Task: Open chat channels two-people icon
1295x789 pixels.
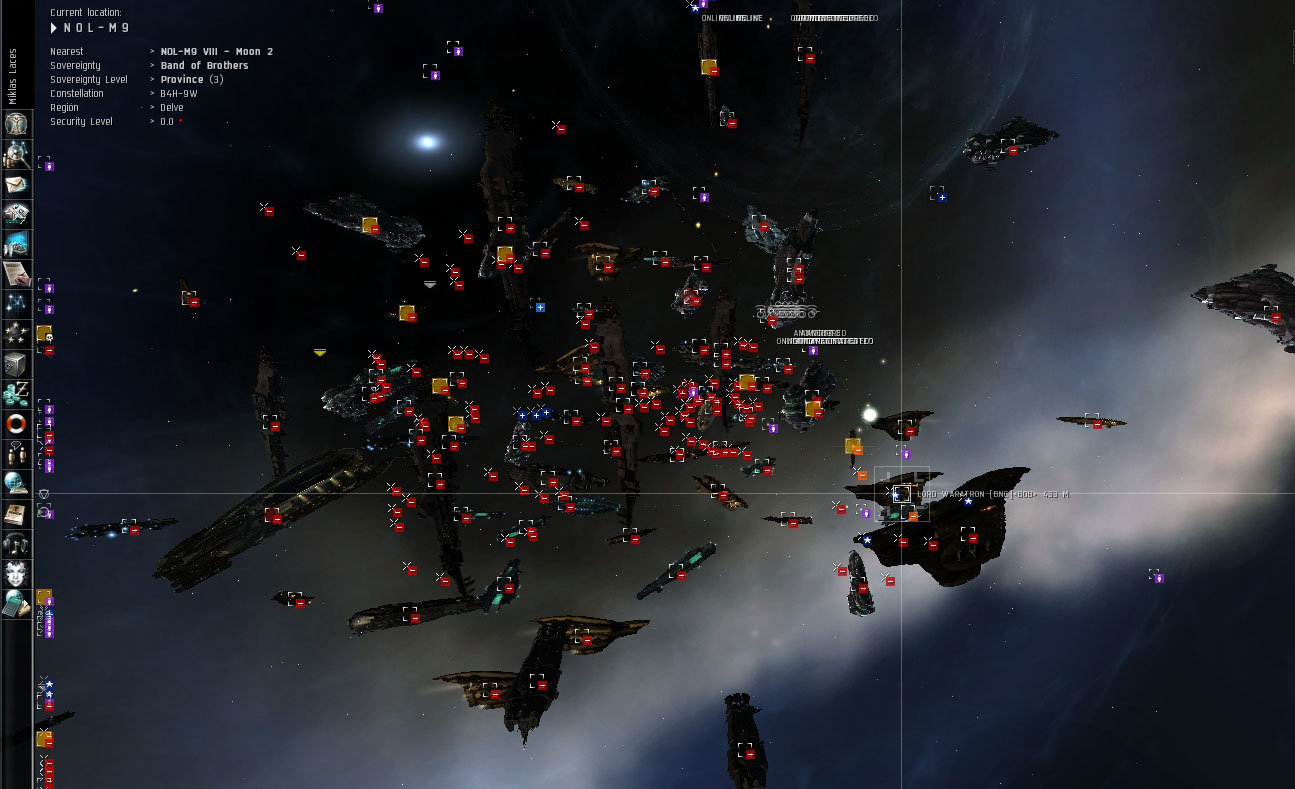Action: (x=16, y=454)
